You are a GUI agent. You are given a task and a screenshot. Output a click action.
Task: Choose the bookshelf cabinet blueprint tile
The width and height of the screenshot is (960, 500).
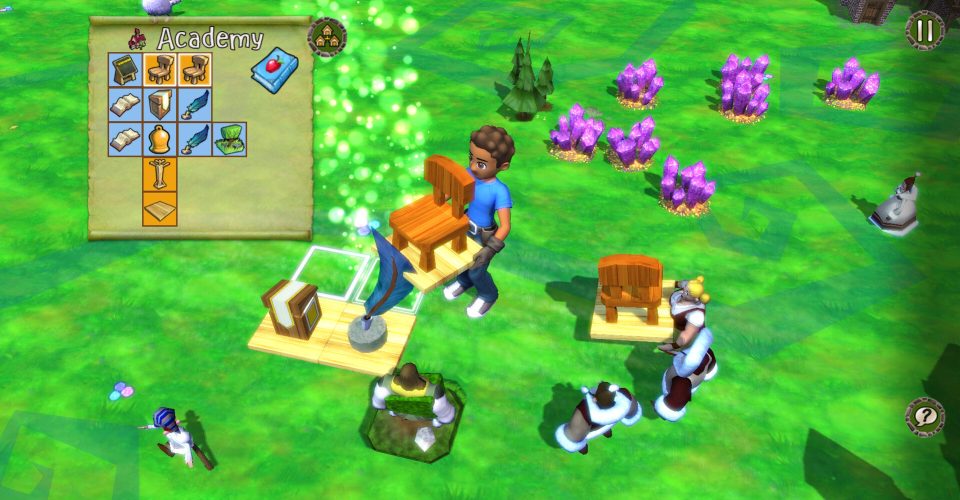(160, 105)
